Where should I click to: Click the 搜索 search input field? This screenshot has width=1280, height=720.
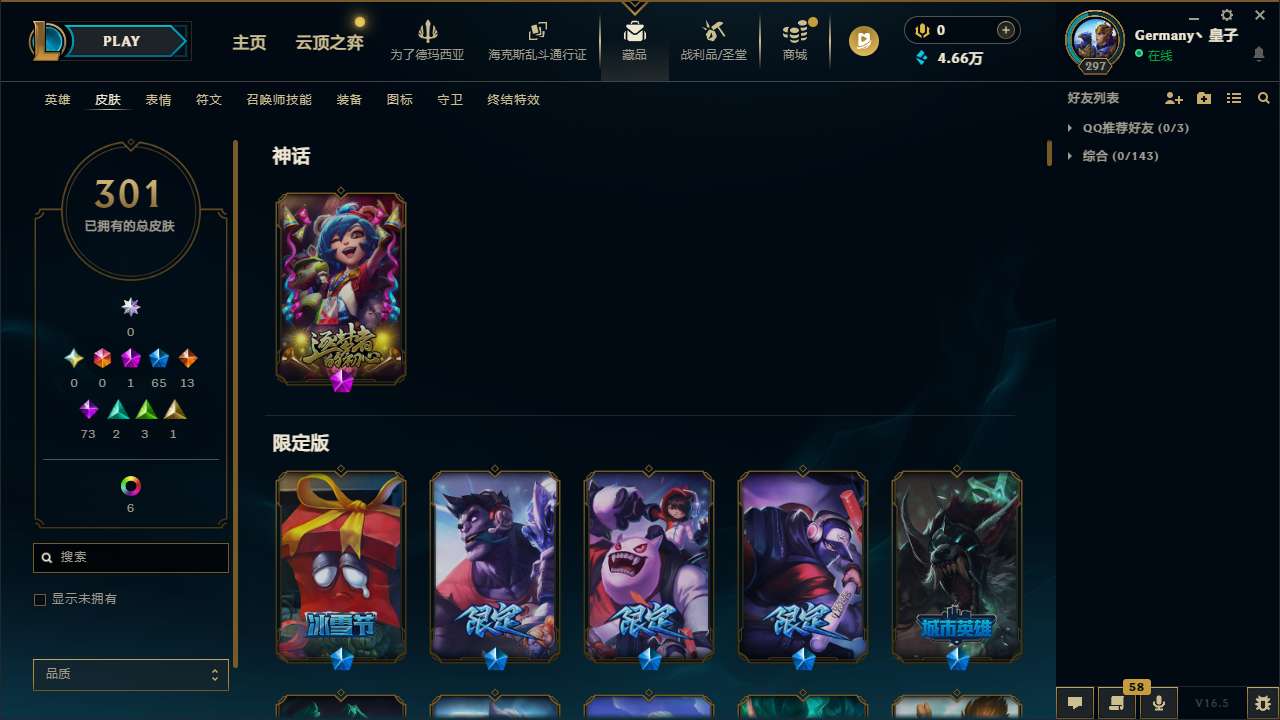(130, 557)
